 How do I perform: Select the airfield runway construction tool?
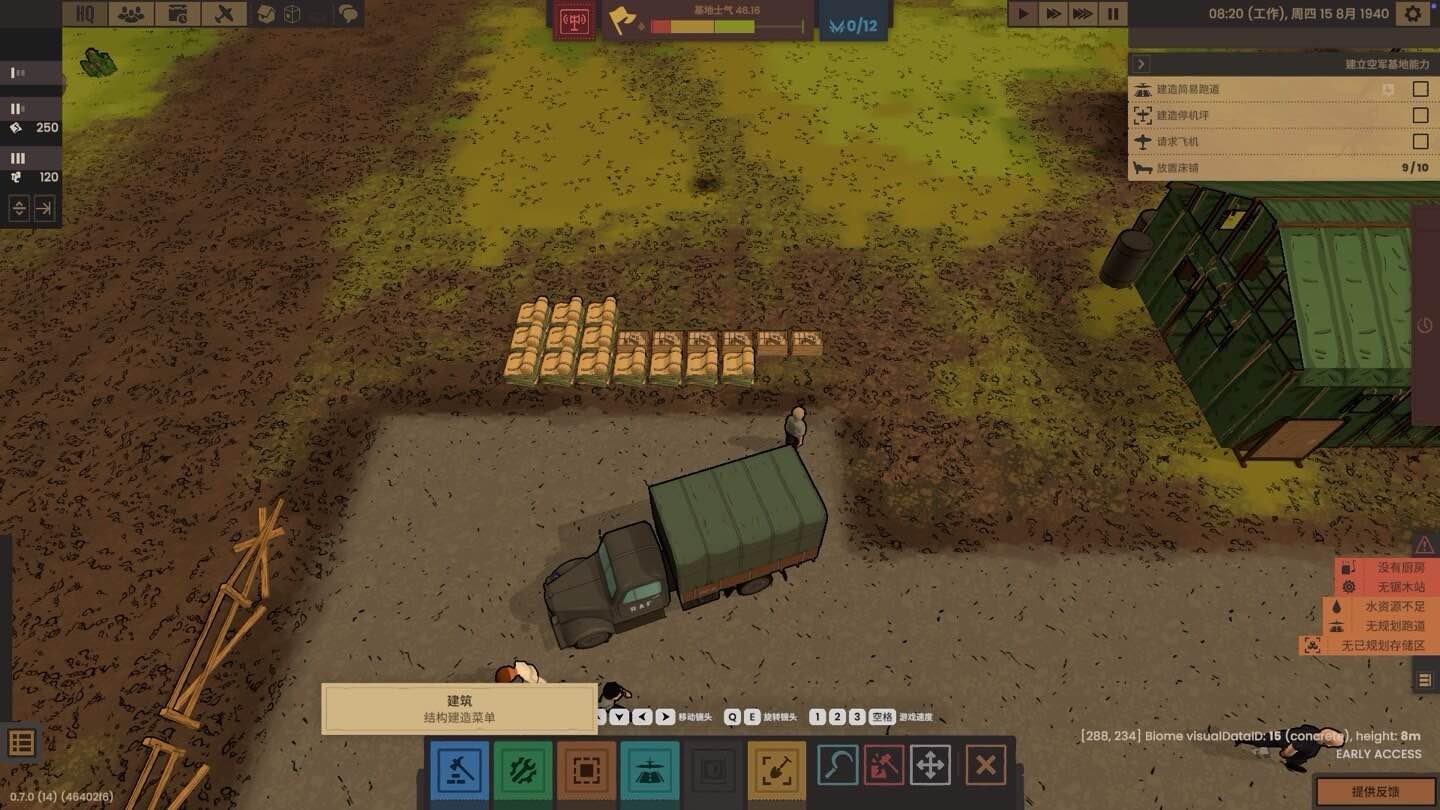650,771
